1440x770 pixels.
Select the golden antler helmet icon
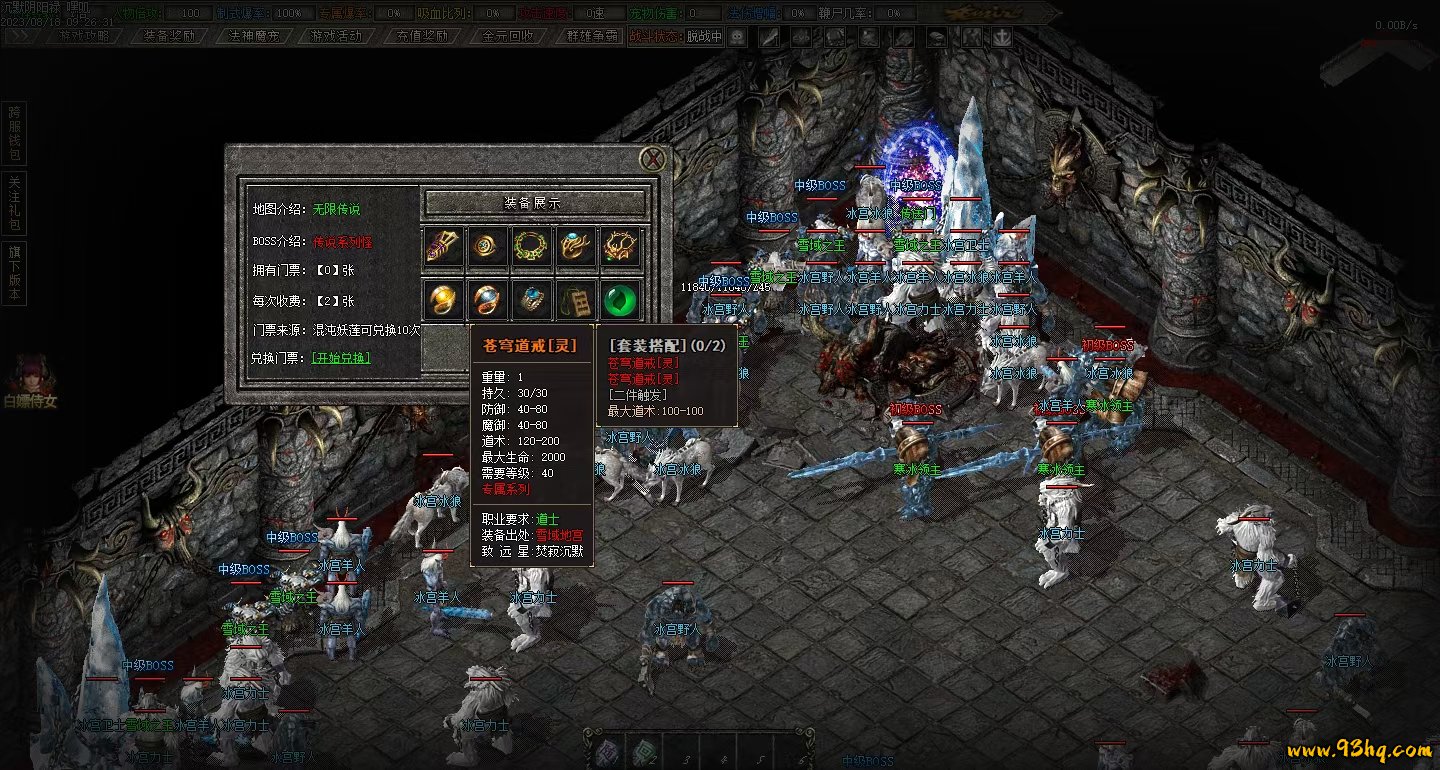pyautogui.click(x=620, y=247)
